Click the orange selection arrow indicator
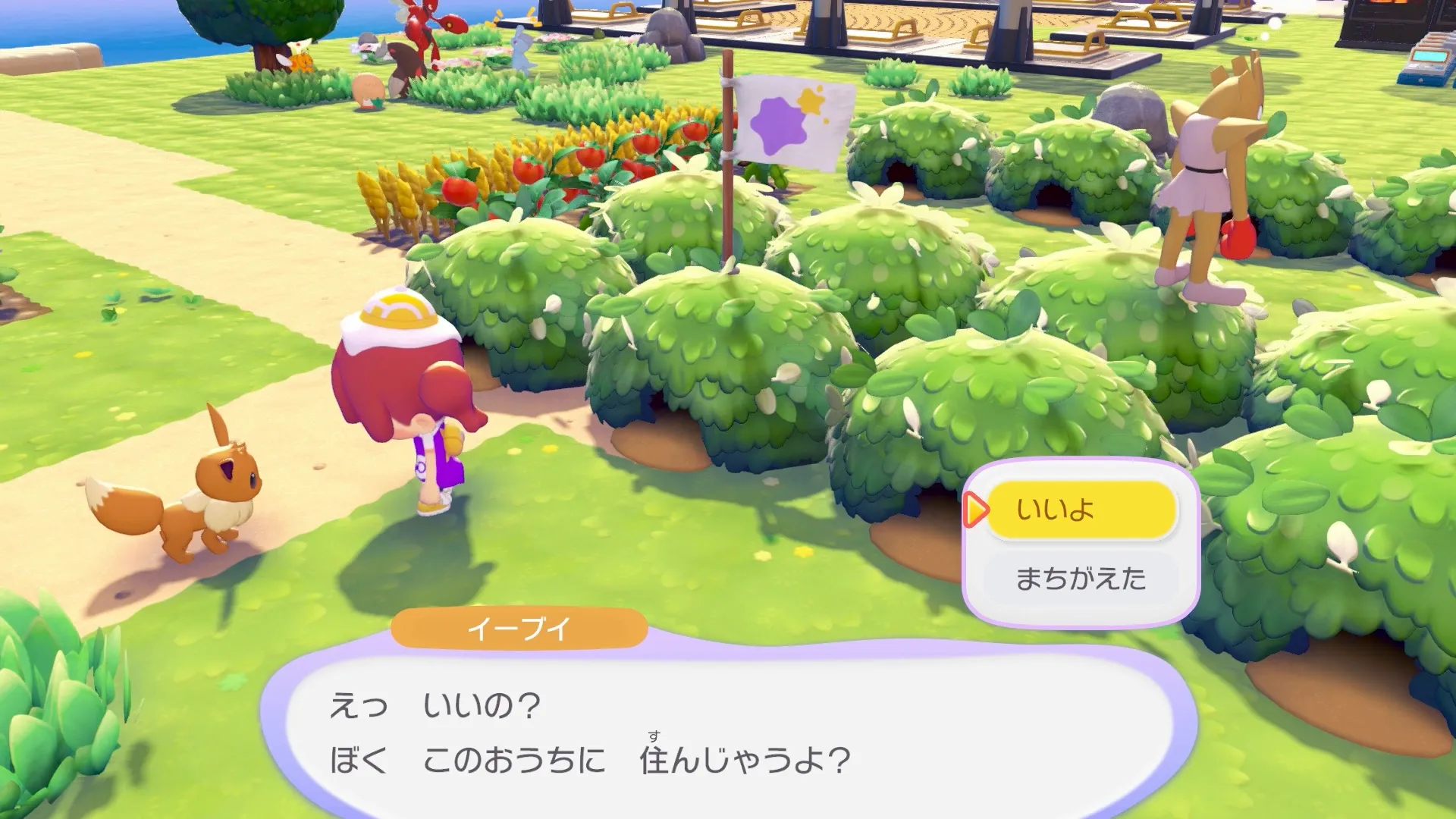Image resolution: width=1456 pixels, height=819 pixels. 978,510
